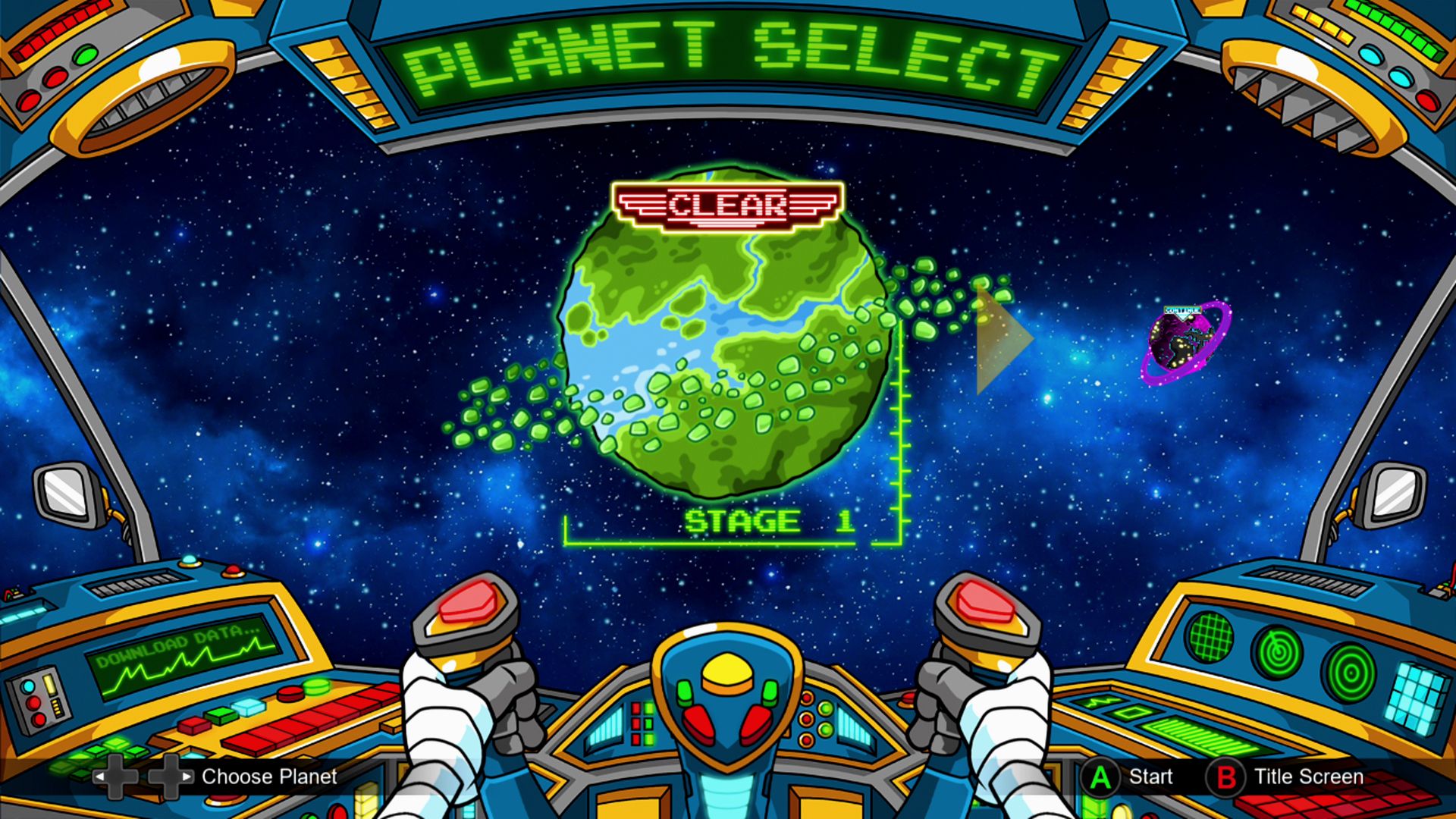
Task: Select the STAGE 1 label
Action: coord(770,521)
